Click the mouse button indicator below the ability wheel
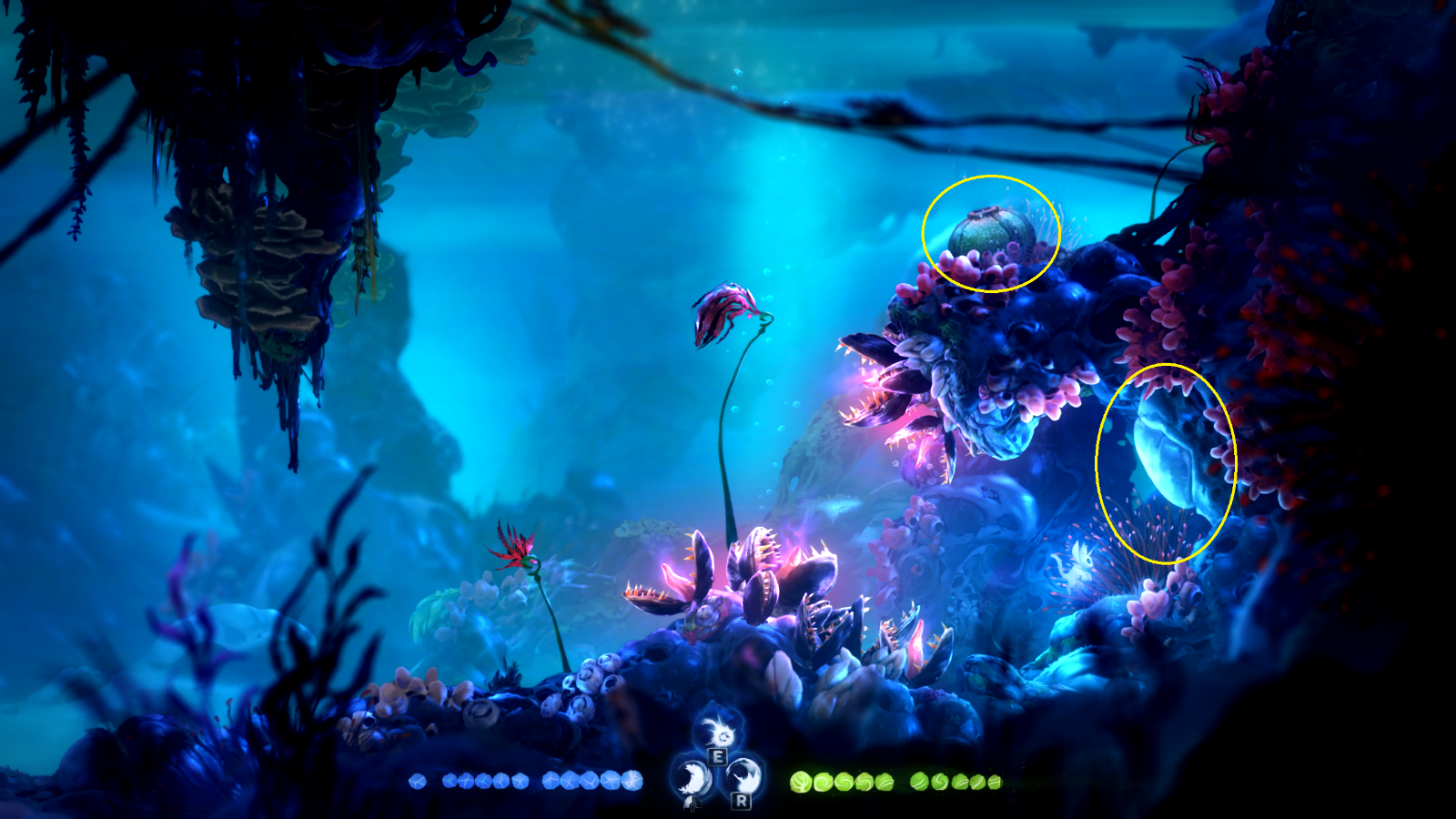This screenshot has width=1456, height=819. pyautogui.click(x=692, y=804)
